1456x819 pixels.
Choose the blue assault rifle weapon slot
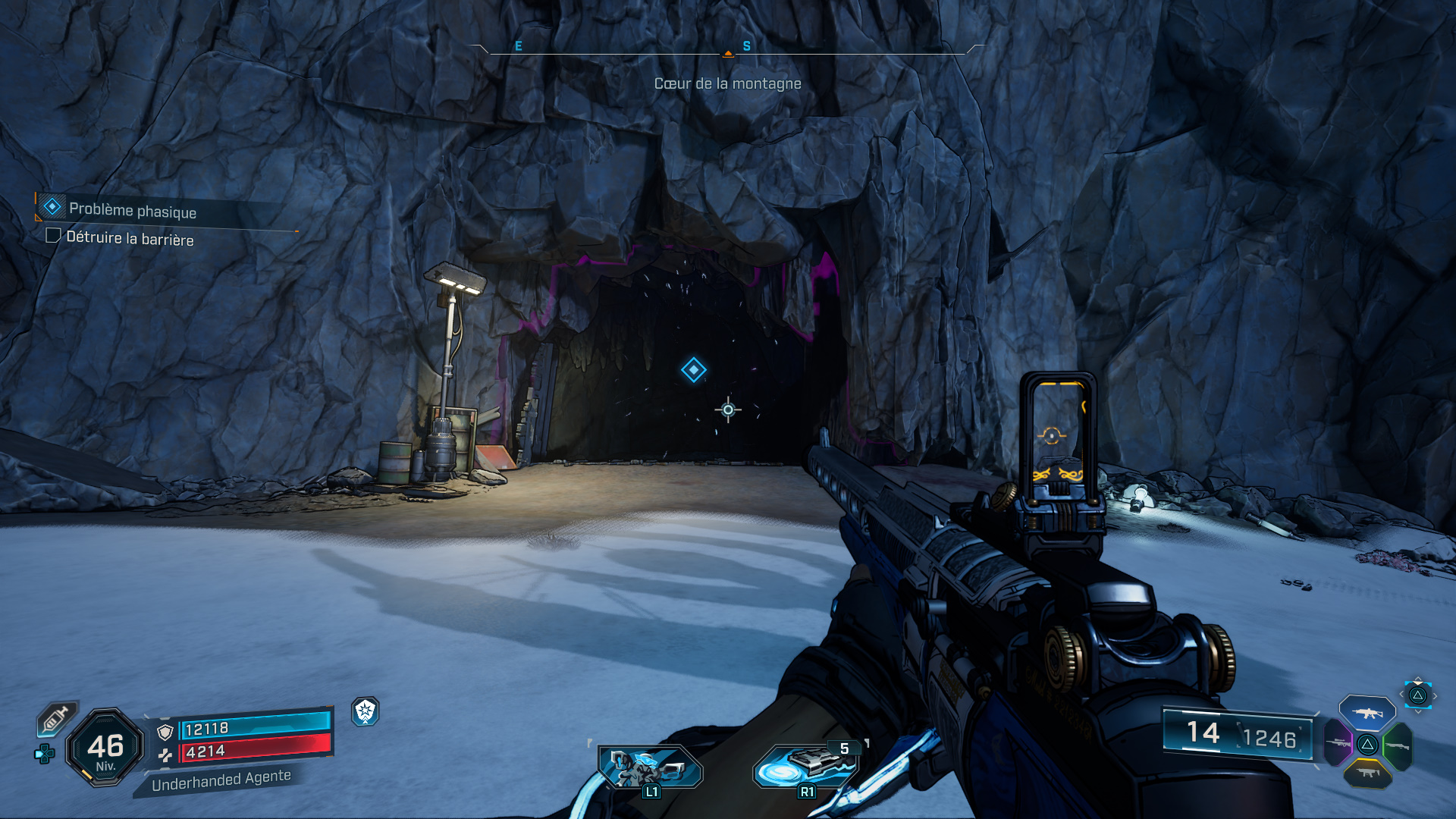1367,713
